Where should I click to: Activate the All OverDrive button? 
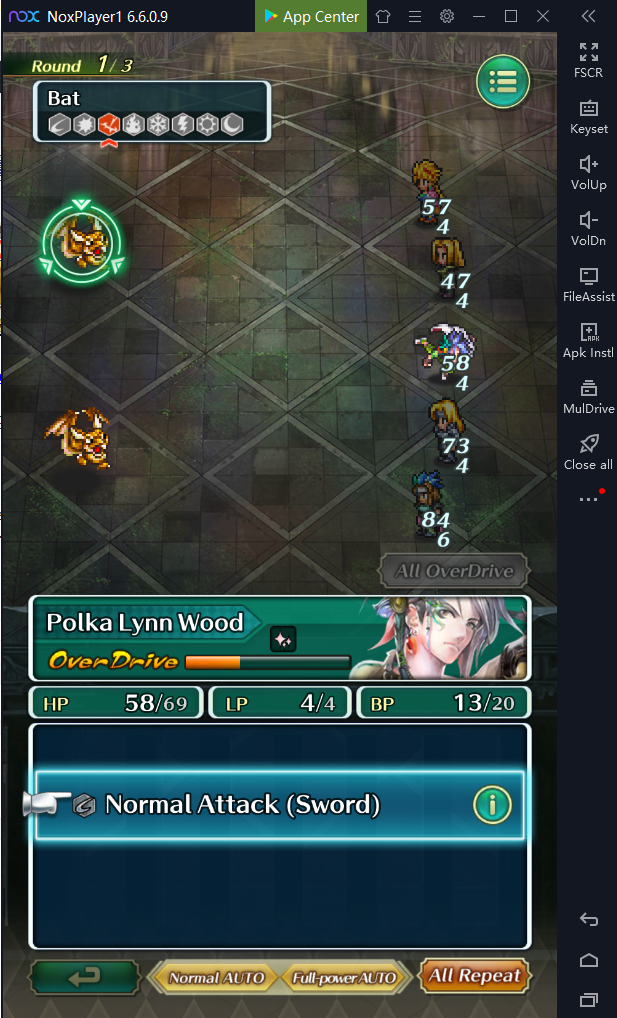point(454,571)
